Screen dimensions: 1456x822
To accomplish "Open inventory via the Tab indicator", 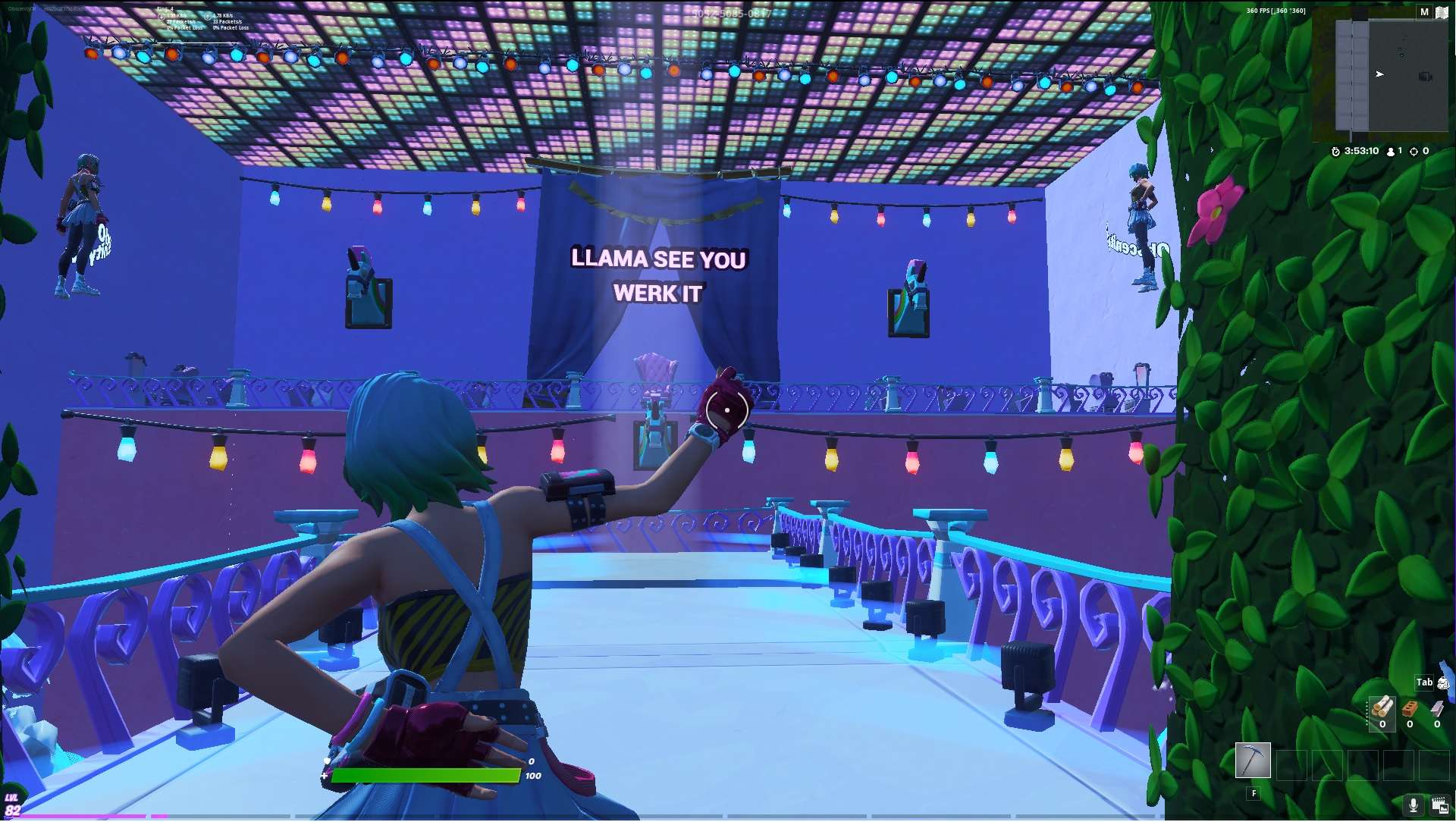I will 1424,682.
